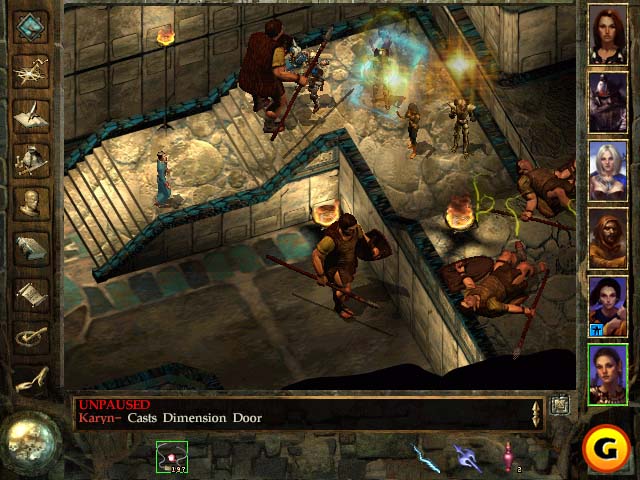Image resolution: width=640 pixels, height=480 pixels.
Task: Select the hooded bearded man portrait
Action: [x=607, y=238]
